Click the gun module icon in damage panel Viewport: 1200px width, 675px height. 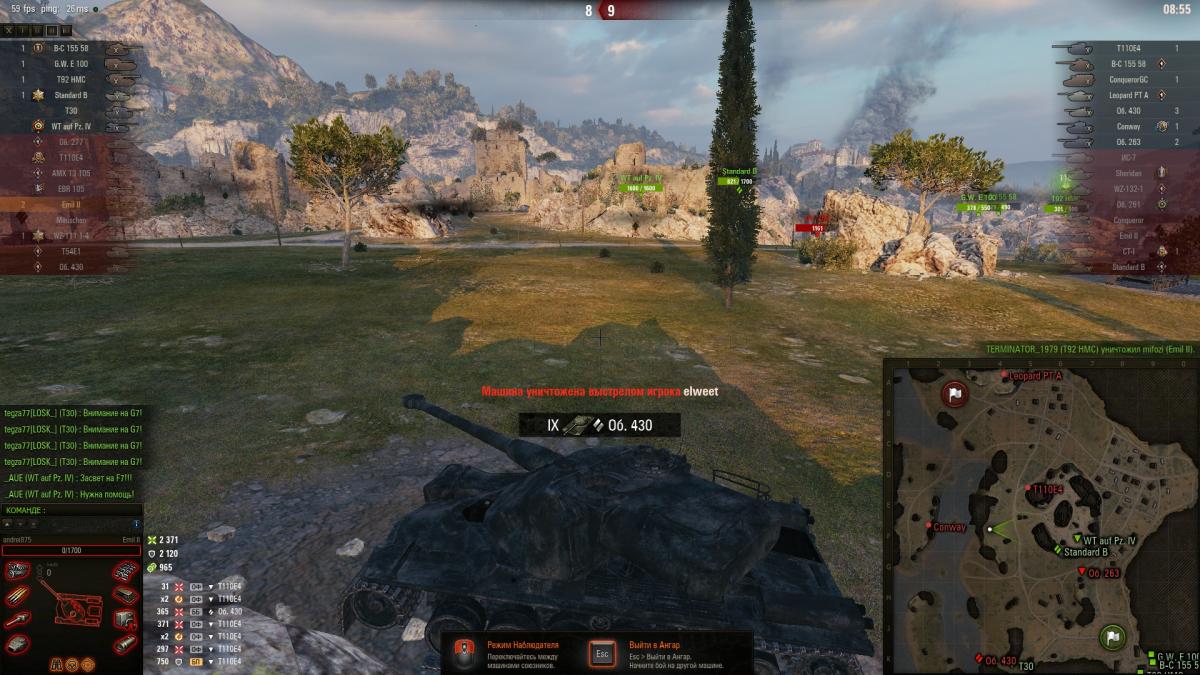[17, 620]
